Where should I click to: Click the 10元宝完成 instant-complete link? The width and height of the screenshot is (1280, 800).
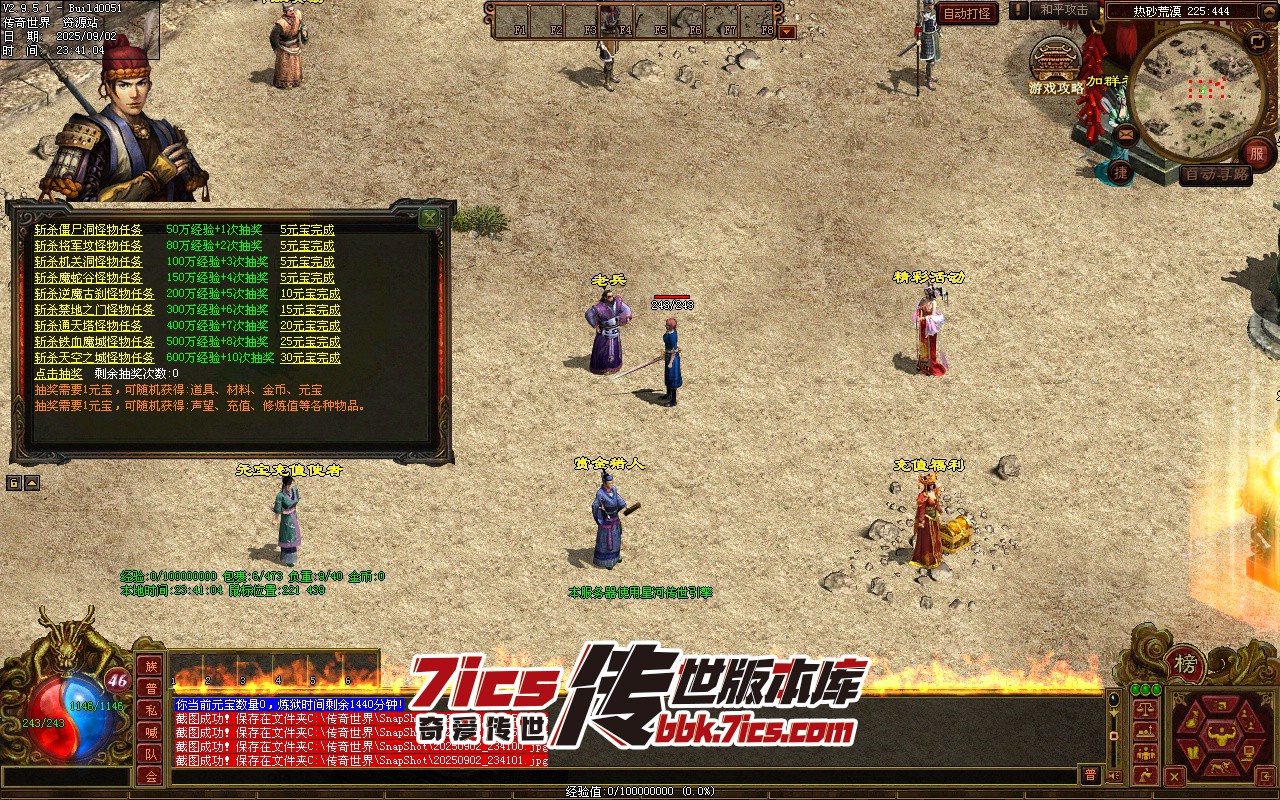point(310,294)
